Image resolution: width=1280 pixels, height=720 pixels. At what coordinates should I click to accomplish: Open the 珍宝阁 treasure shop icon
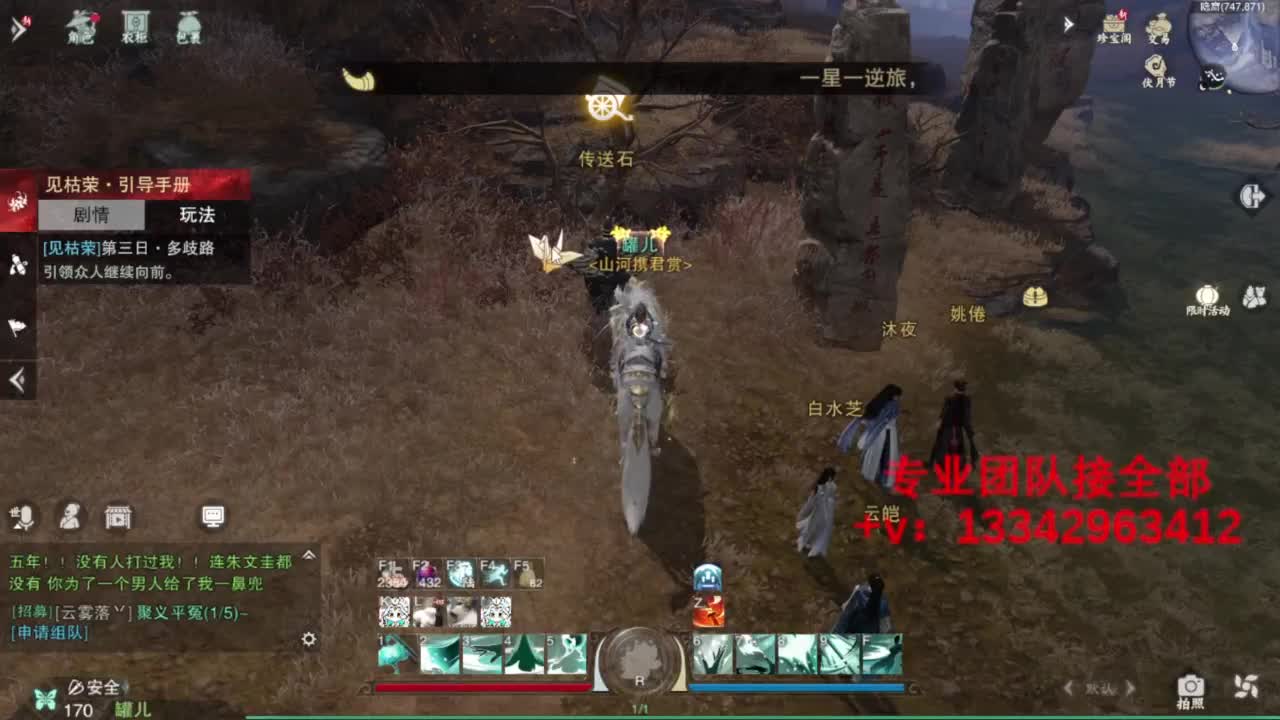[1116, 24]
